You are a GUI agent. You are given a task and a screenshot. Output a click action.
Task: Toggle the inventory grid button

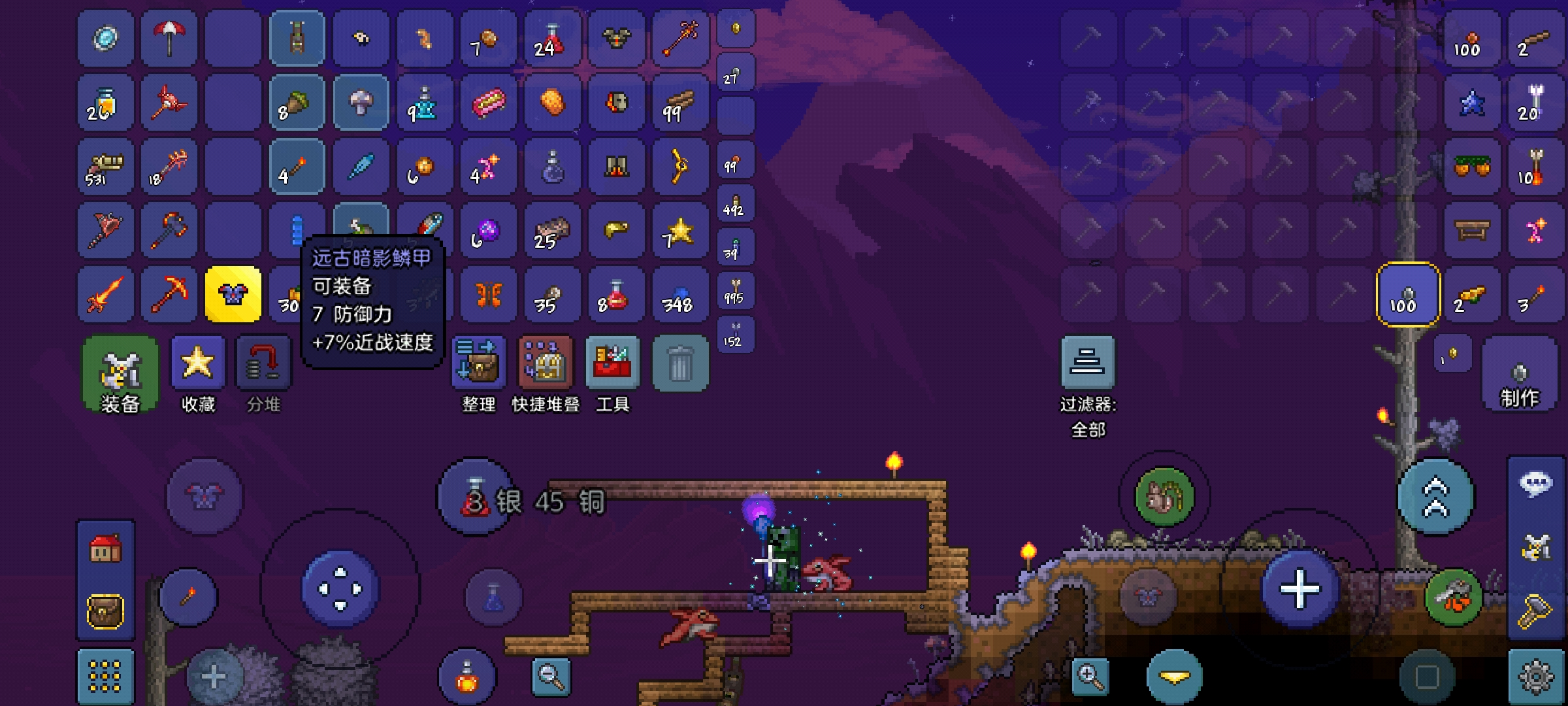105,677
